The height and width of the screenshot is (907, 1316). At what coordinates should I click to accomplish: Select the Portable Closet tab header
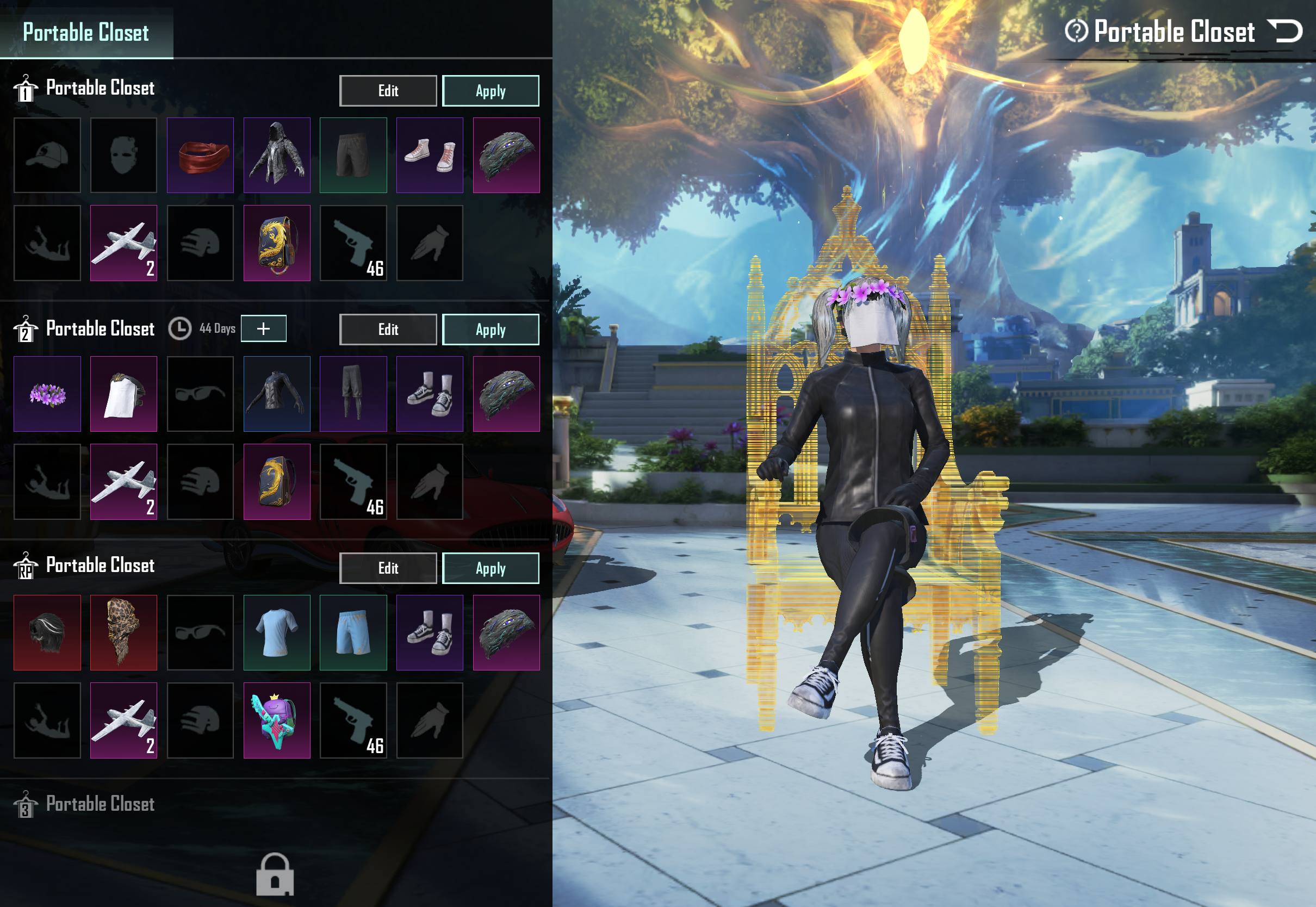coord(86,32)
